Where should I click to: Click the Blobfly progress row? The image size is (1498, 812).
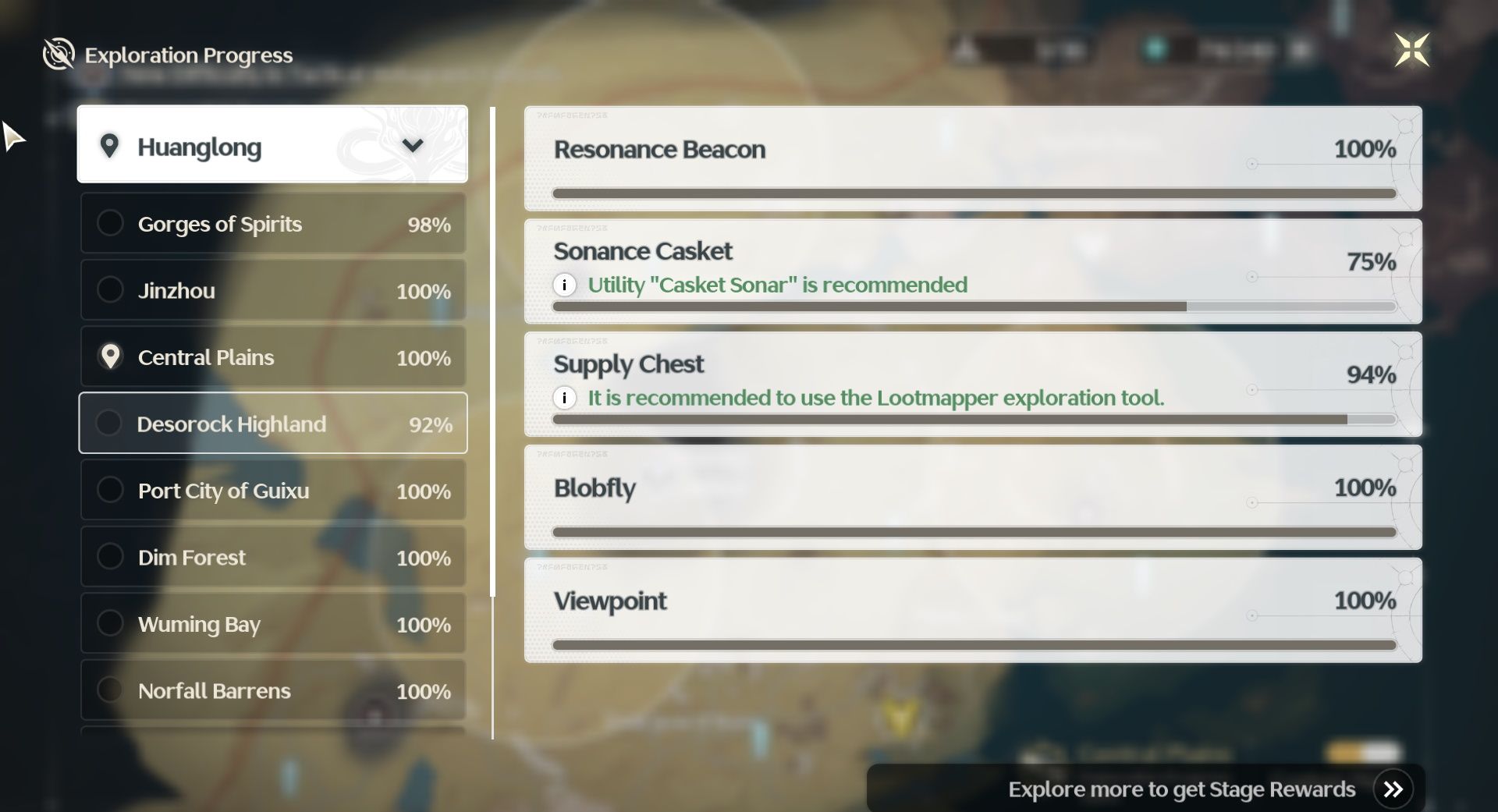click(972, 497)
